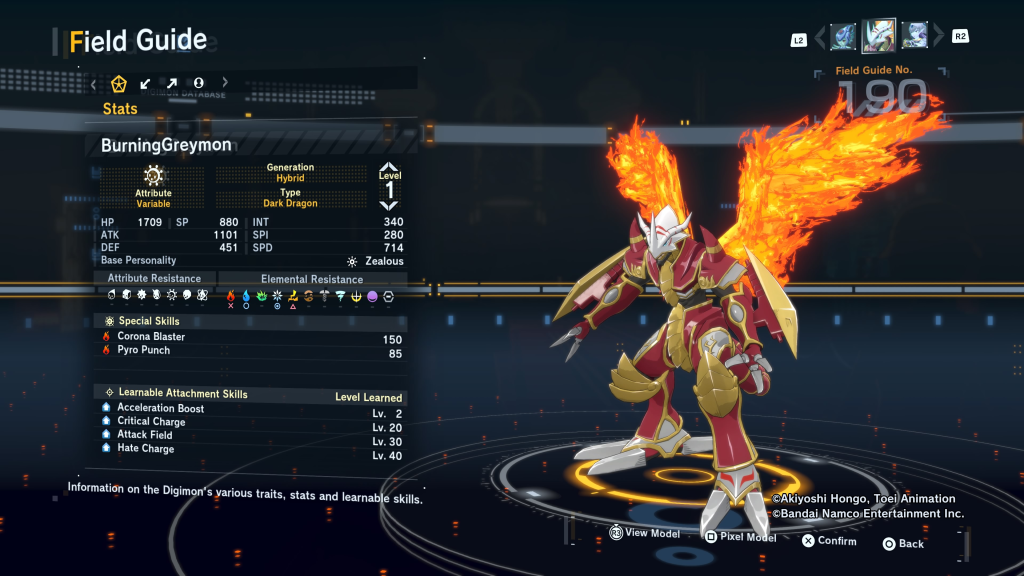Select the Stats pentagon tab

(x=119, y=83)
